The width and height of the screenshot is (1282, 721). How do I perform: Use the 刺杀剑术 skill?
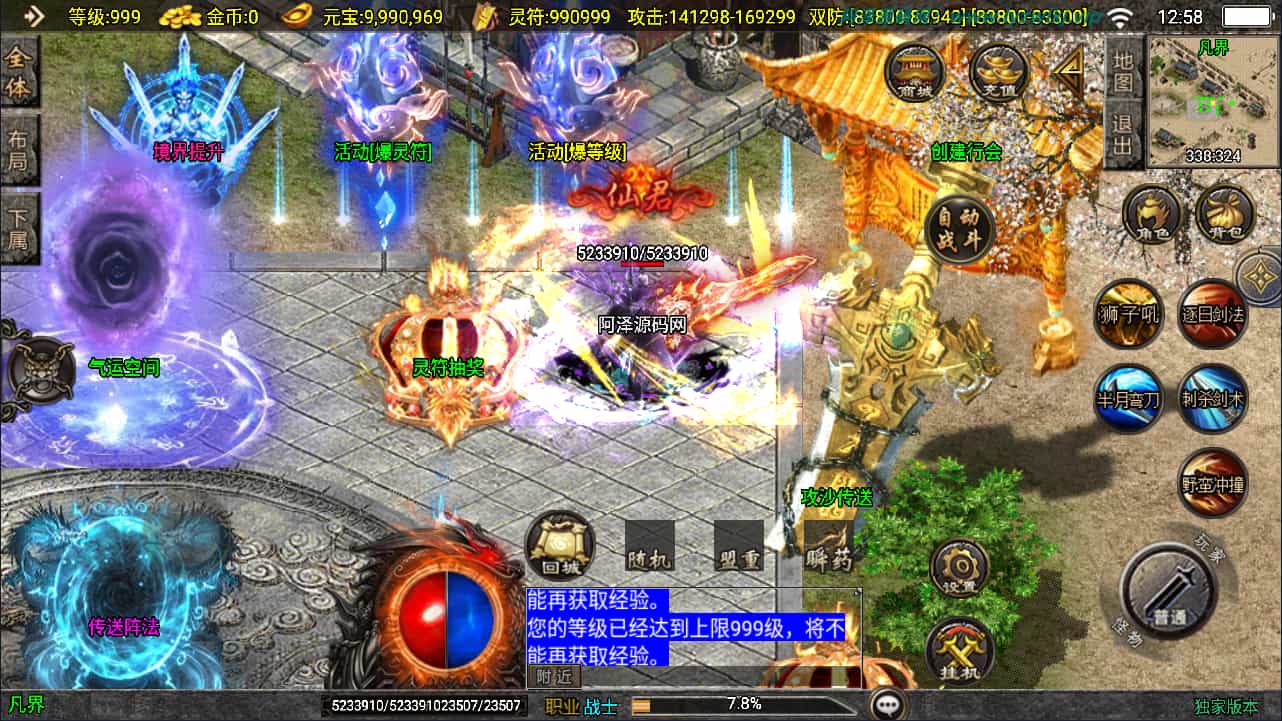1213,399
